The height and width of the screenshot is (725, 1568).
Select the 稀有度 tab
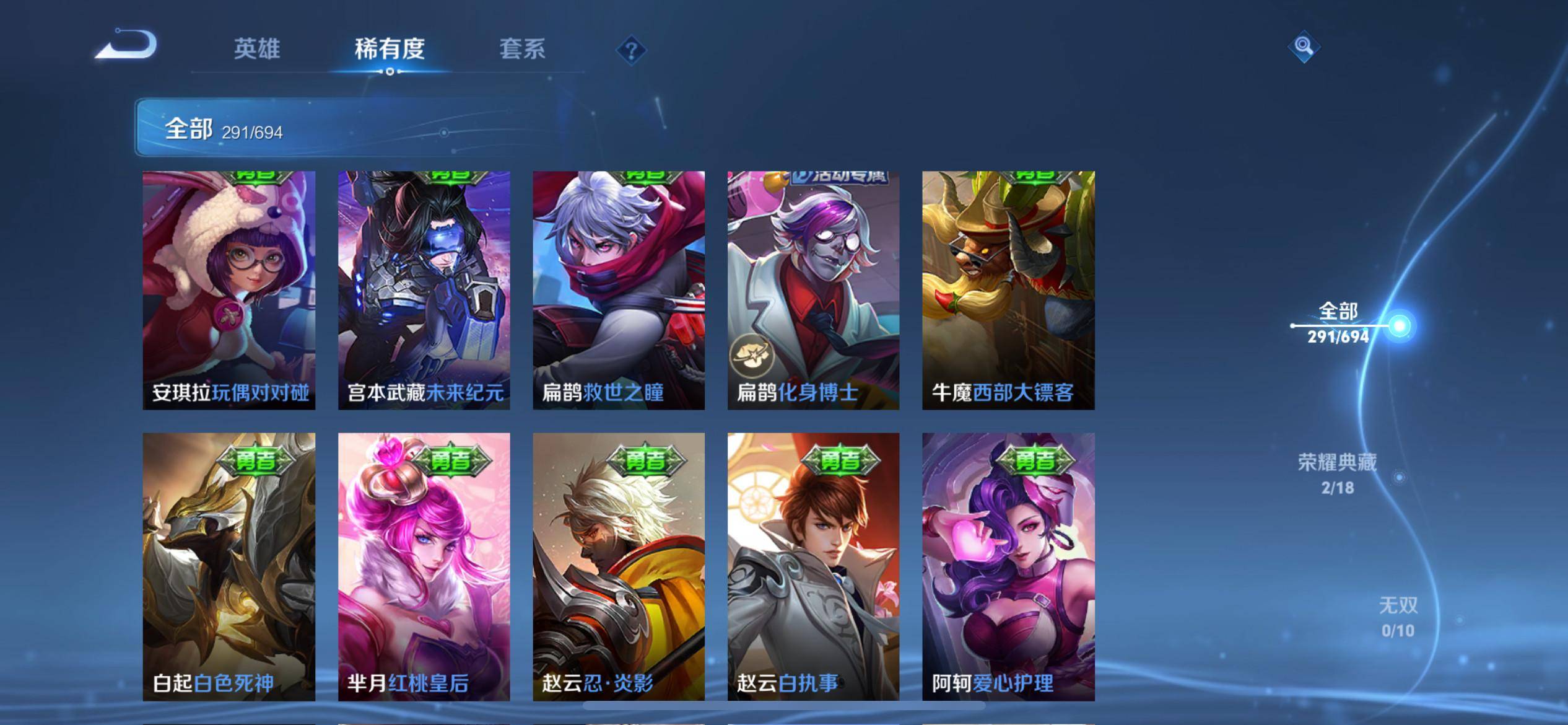point(390,49)
